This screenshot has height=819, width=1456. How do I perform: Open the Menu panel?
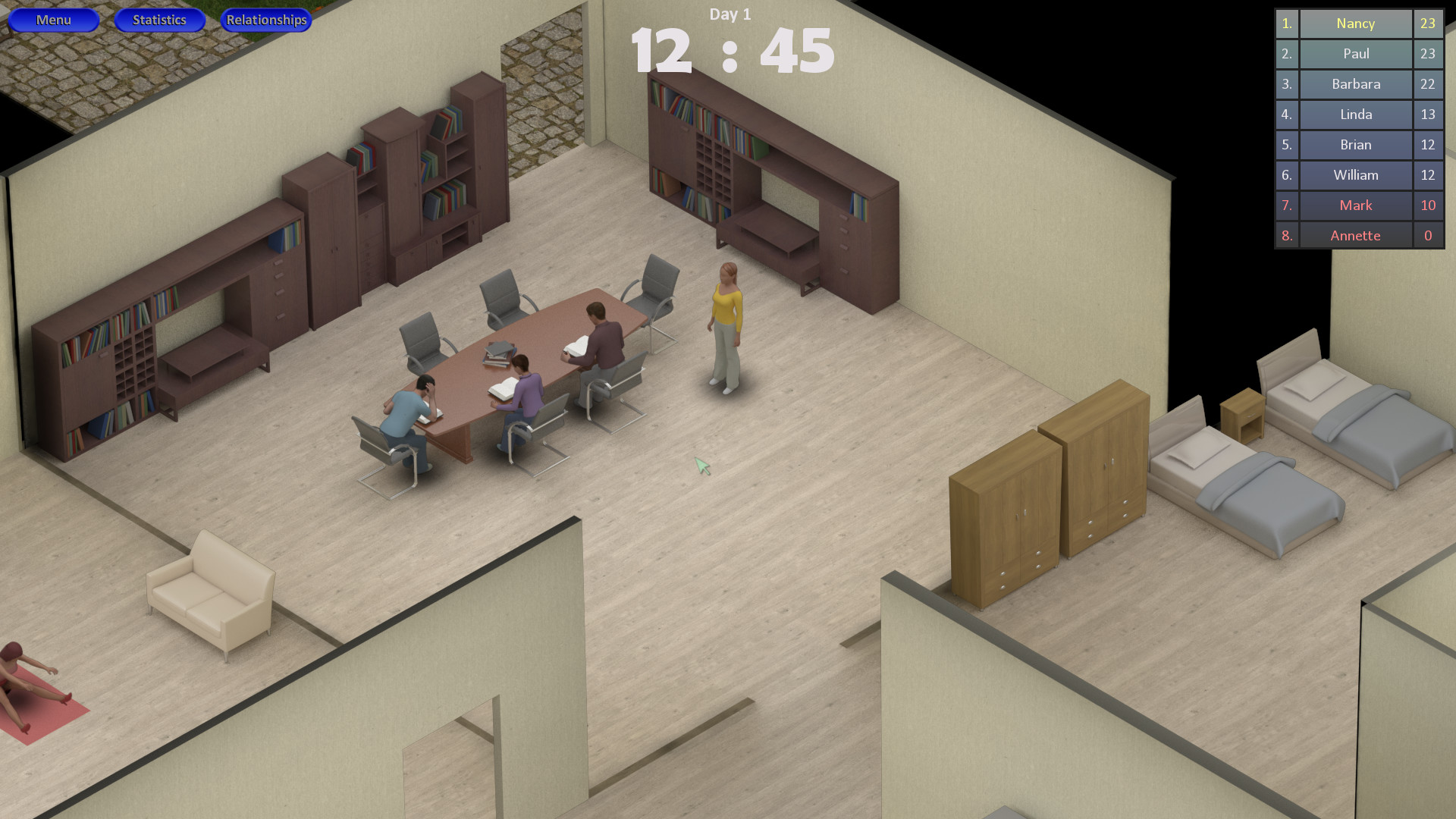pos(53,20)
